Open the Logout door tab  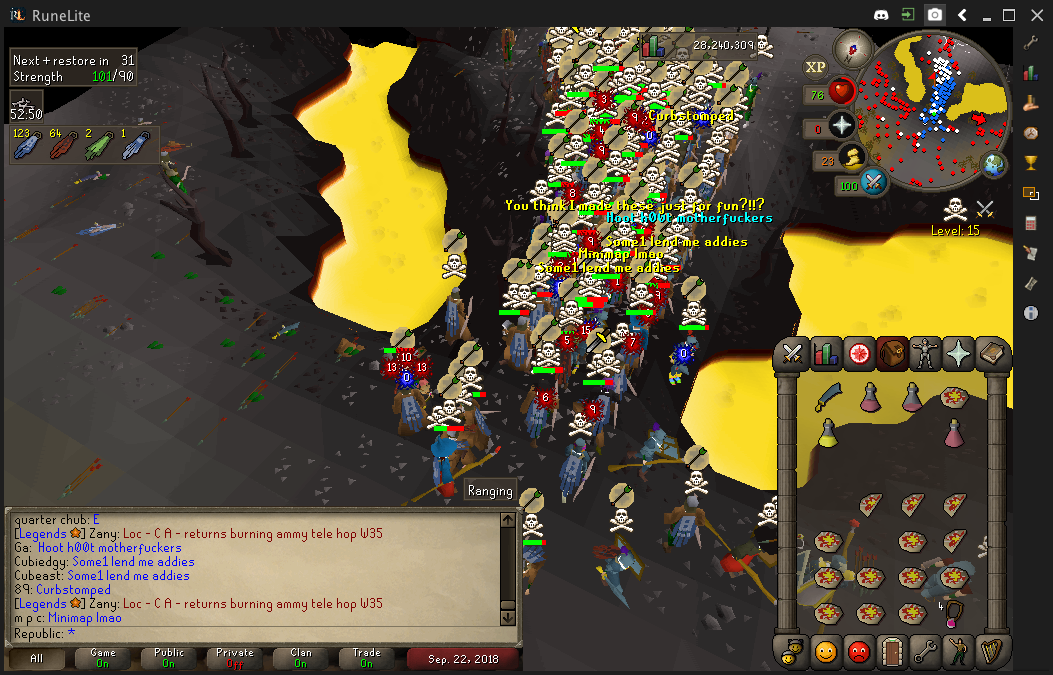pos(892,651)
